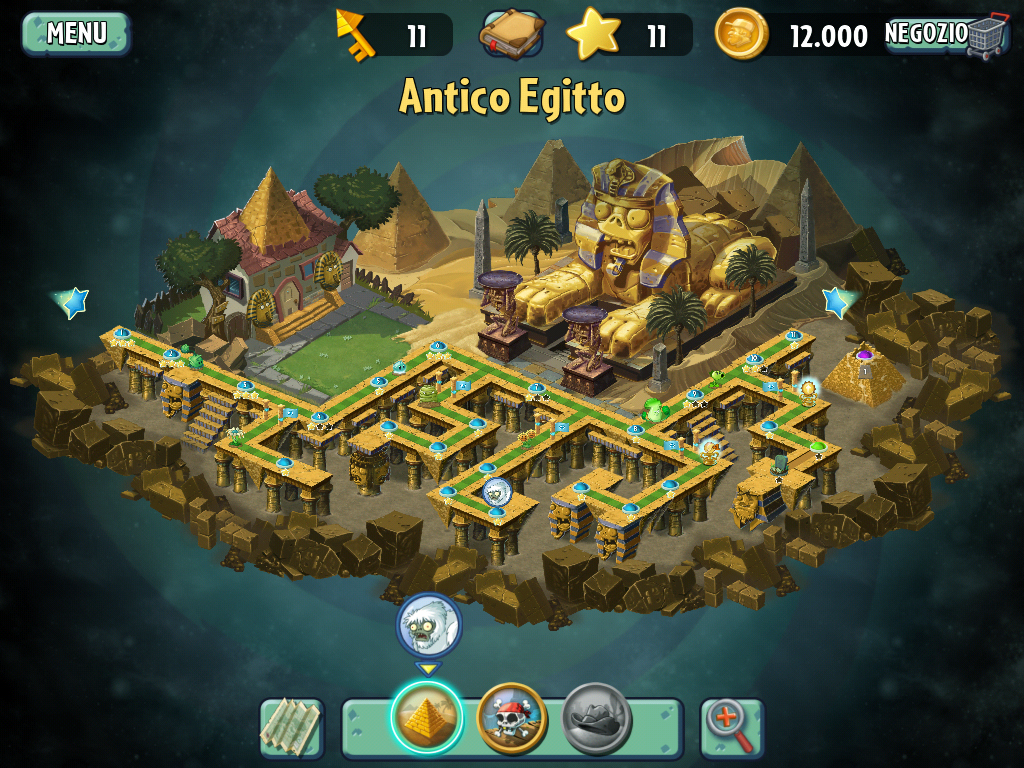
Task: Open the almanac book icon
Action: (x=512, y=36)
